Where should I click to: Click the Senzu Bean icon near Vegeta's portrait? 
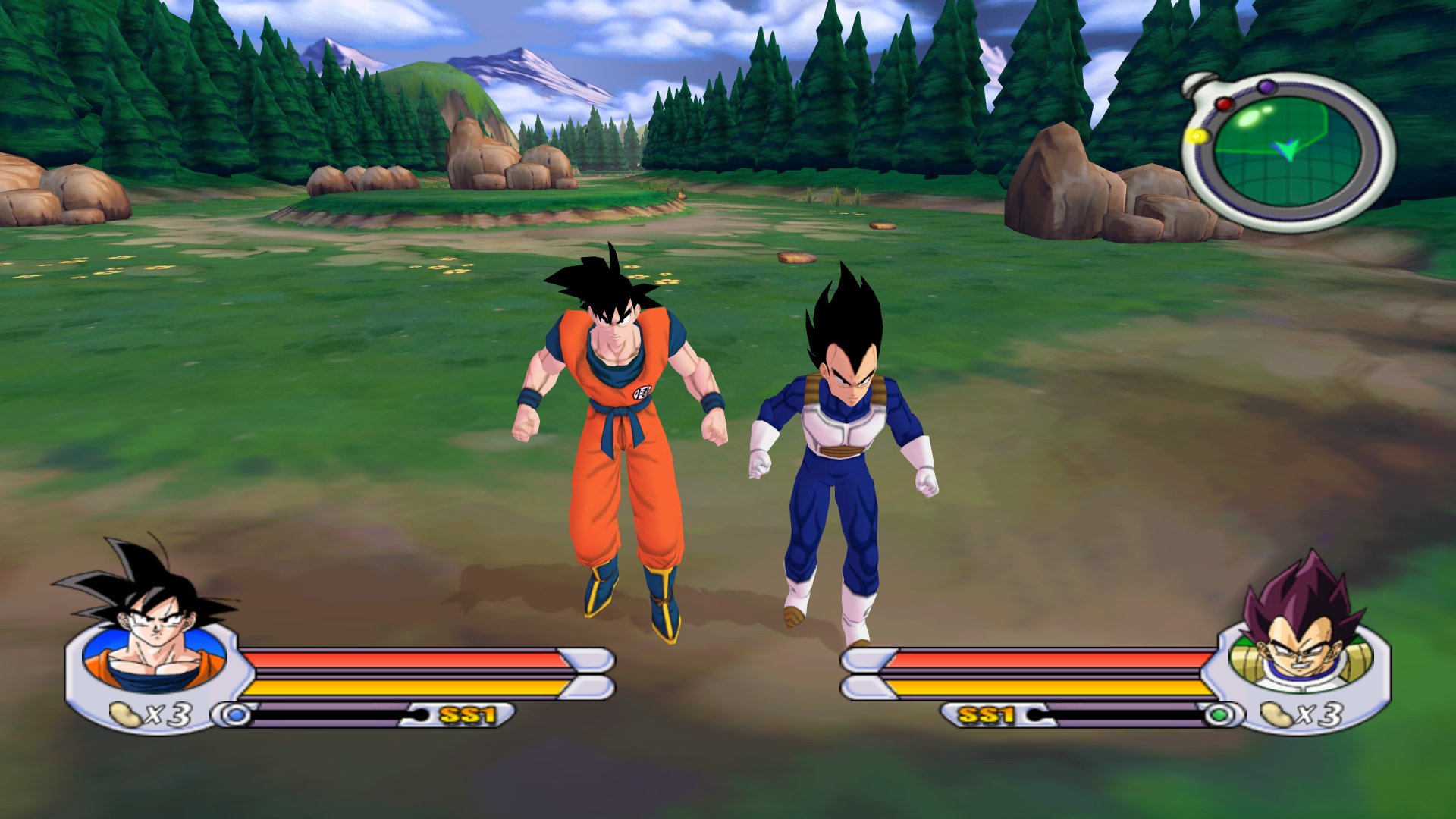1278,714
